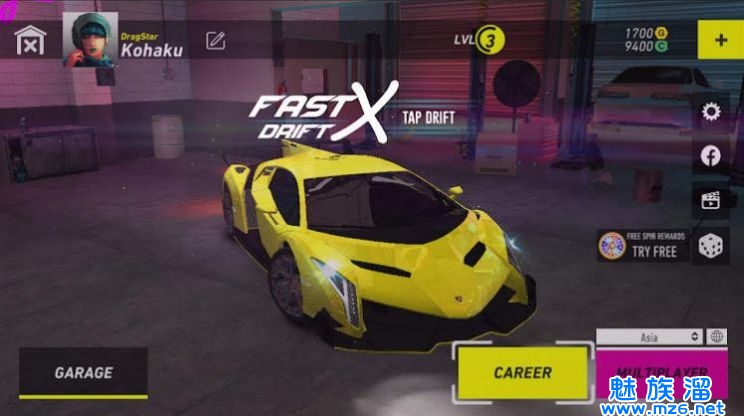The height and width of the screenshot is (416, 744).
Task: Open the gear settings icon
Action: [711, 112]
